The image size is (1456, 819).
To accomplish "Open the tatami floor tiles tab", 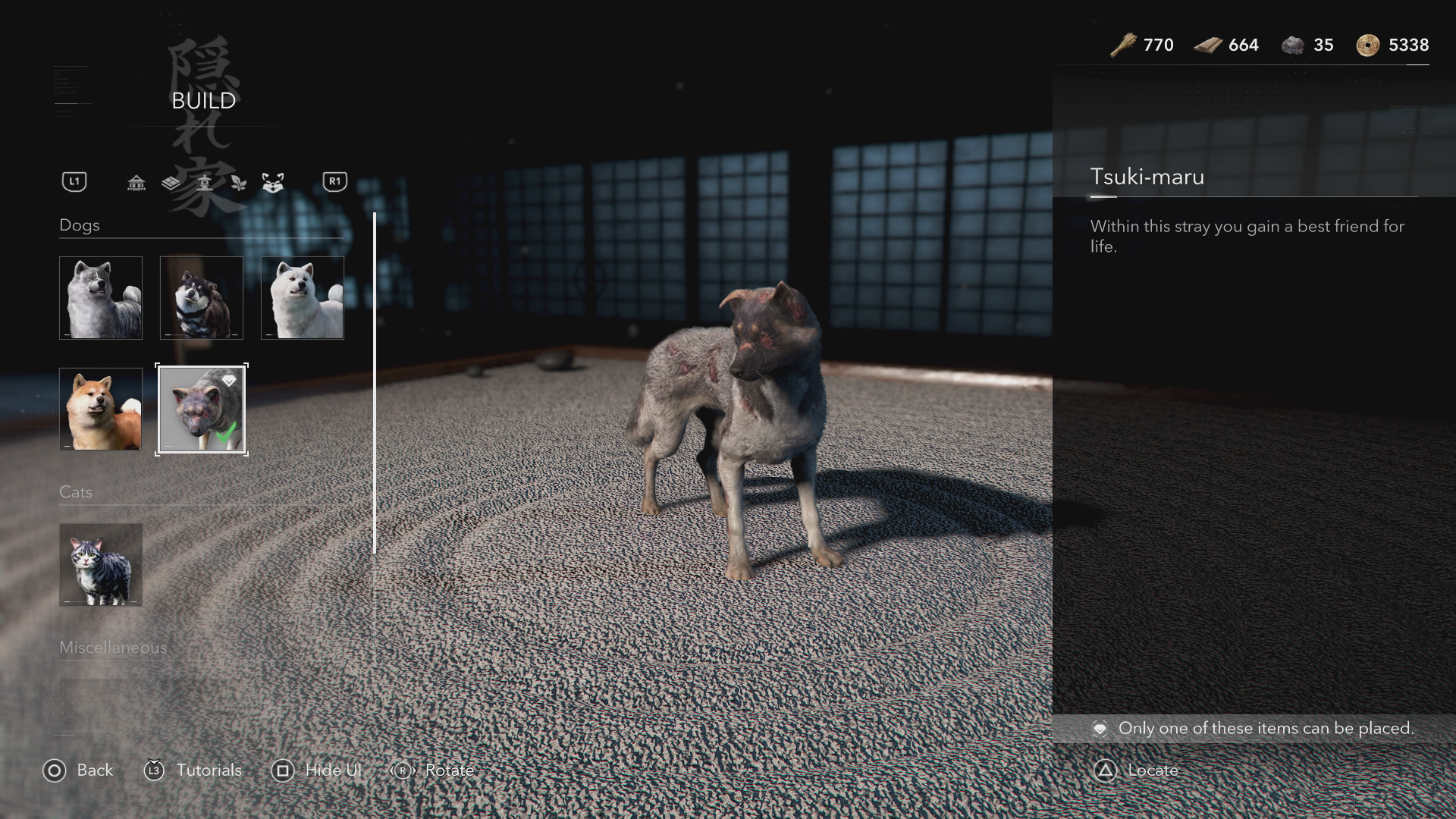I will [171, 183].
